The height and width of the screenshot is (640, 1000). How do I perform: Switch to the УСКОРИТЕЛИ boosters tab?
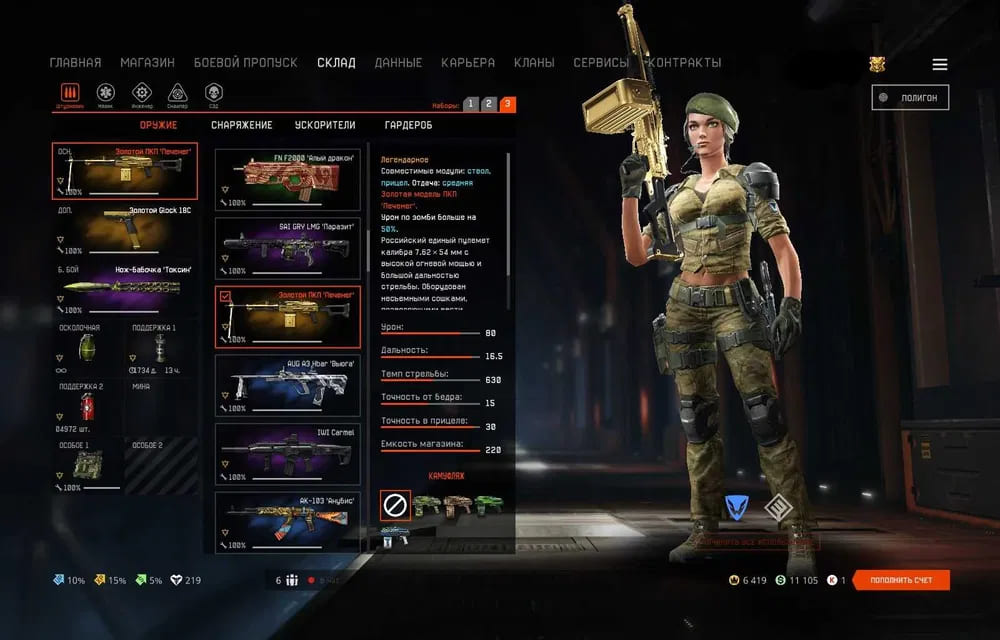tap(325, 125)
